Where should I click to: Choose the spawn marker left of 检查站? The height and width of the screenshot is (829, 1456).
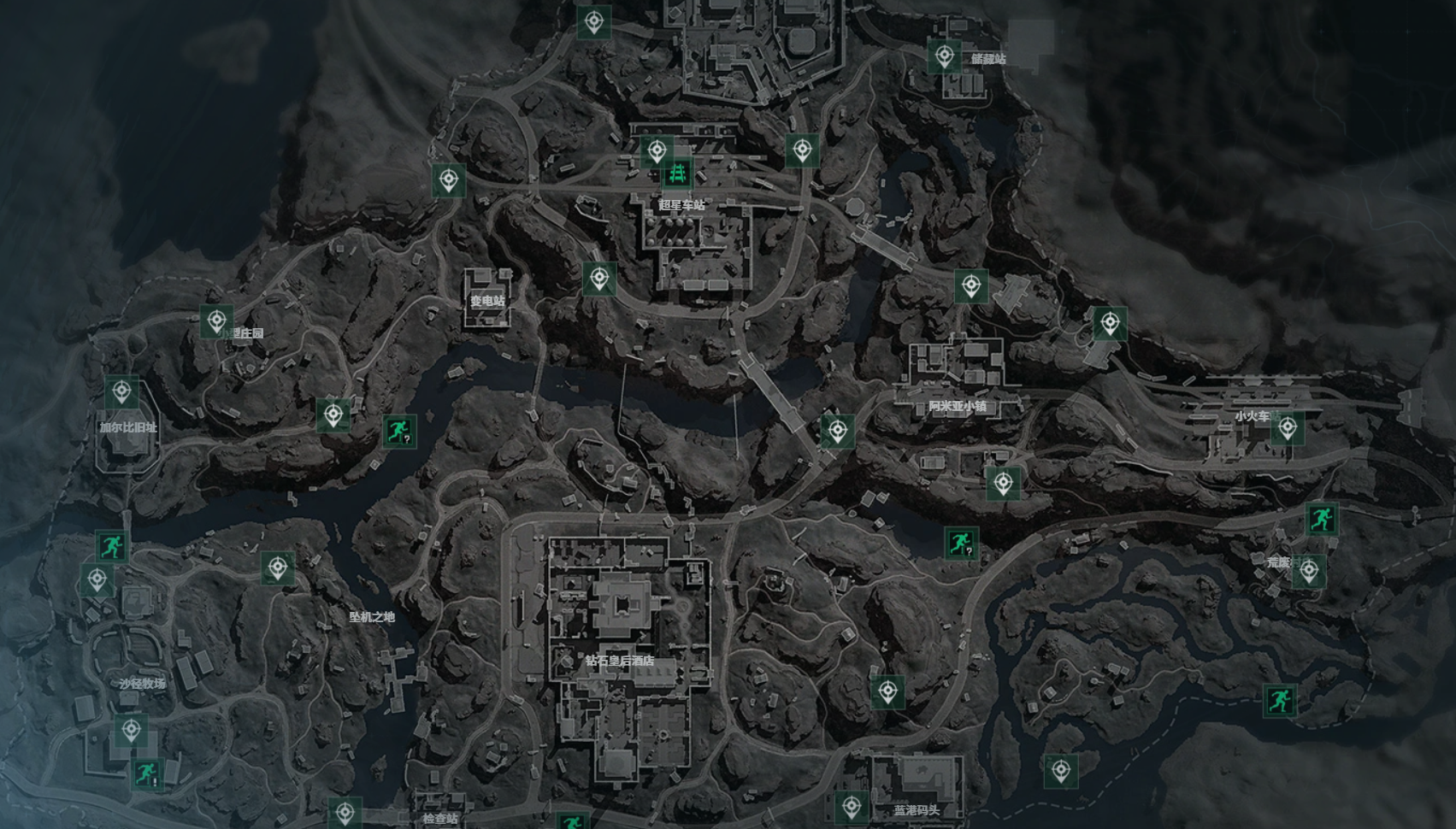(x=345, y=812)
